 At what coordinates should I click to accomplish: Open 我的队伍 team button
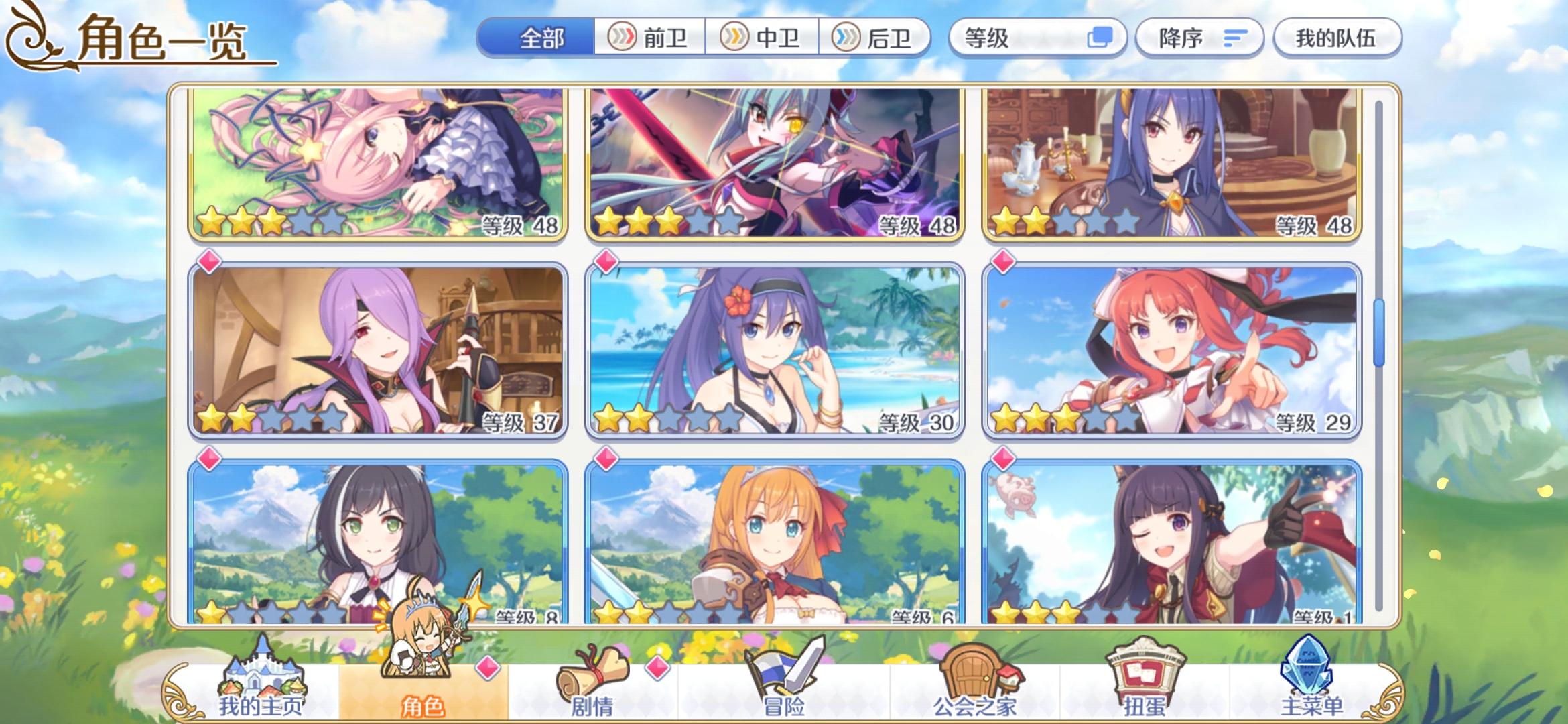1337,38
